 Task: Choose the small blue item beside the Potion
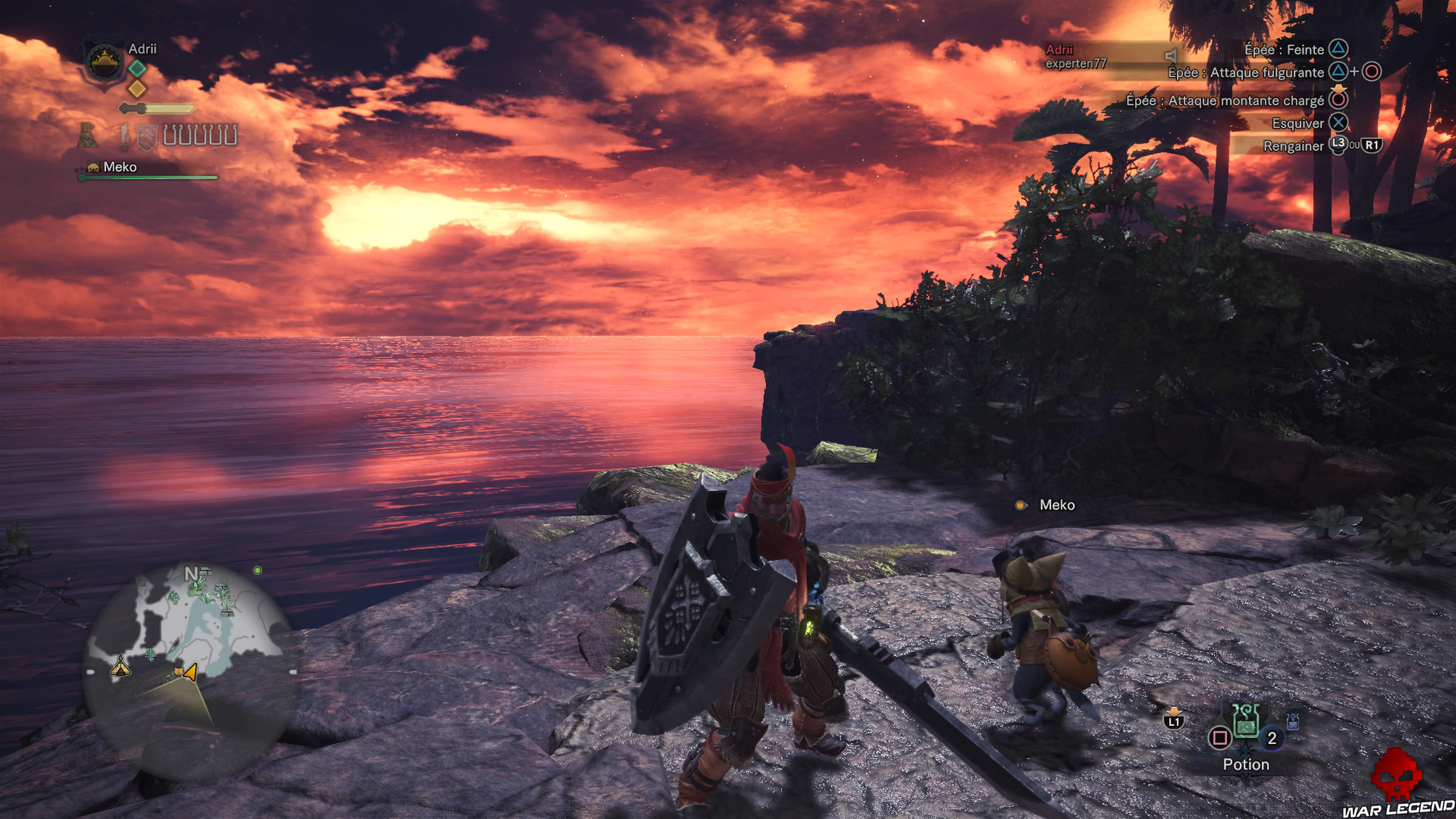(x=1292, y=721)
